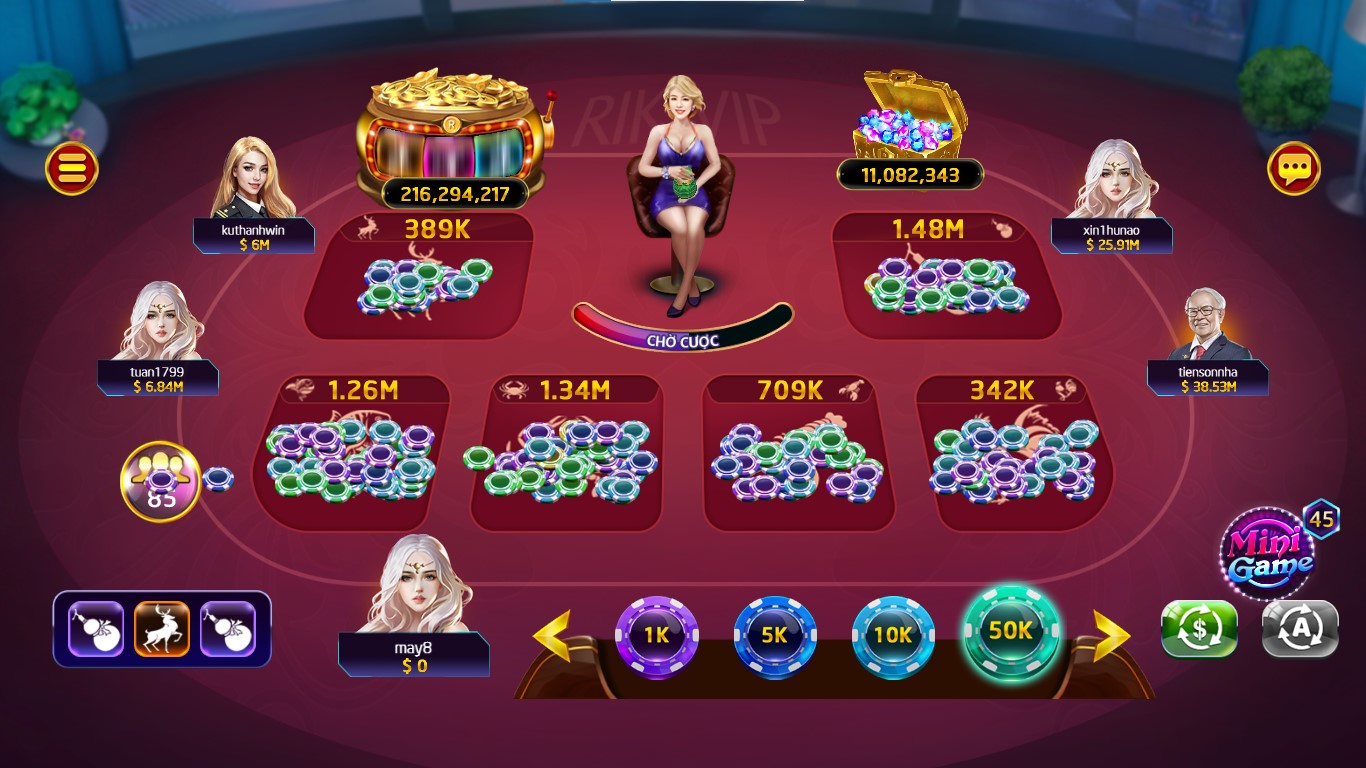Screen dimensions: 1366x768
Task: Open player tiensonnha's avatar
Action: tap(1206, 330)
